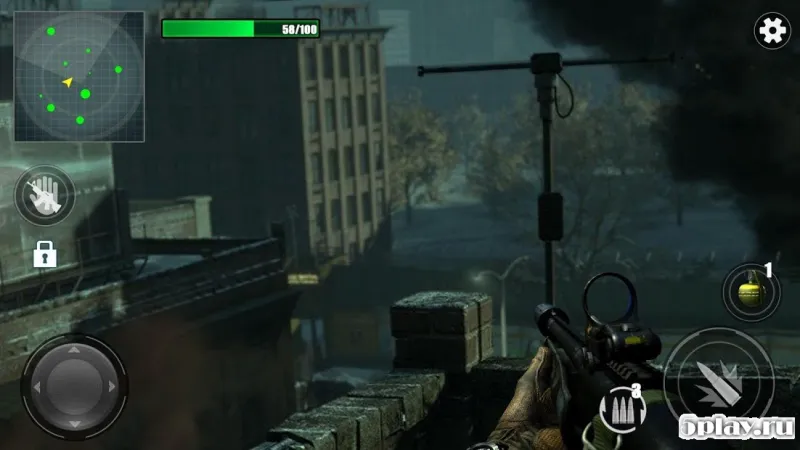800x450 pixels.
Task: Throw a grenade with the grenade button
Action: 748,294
